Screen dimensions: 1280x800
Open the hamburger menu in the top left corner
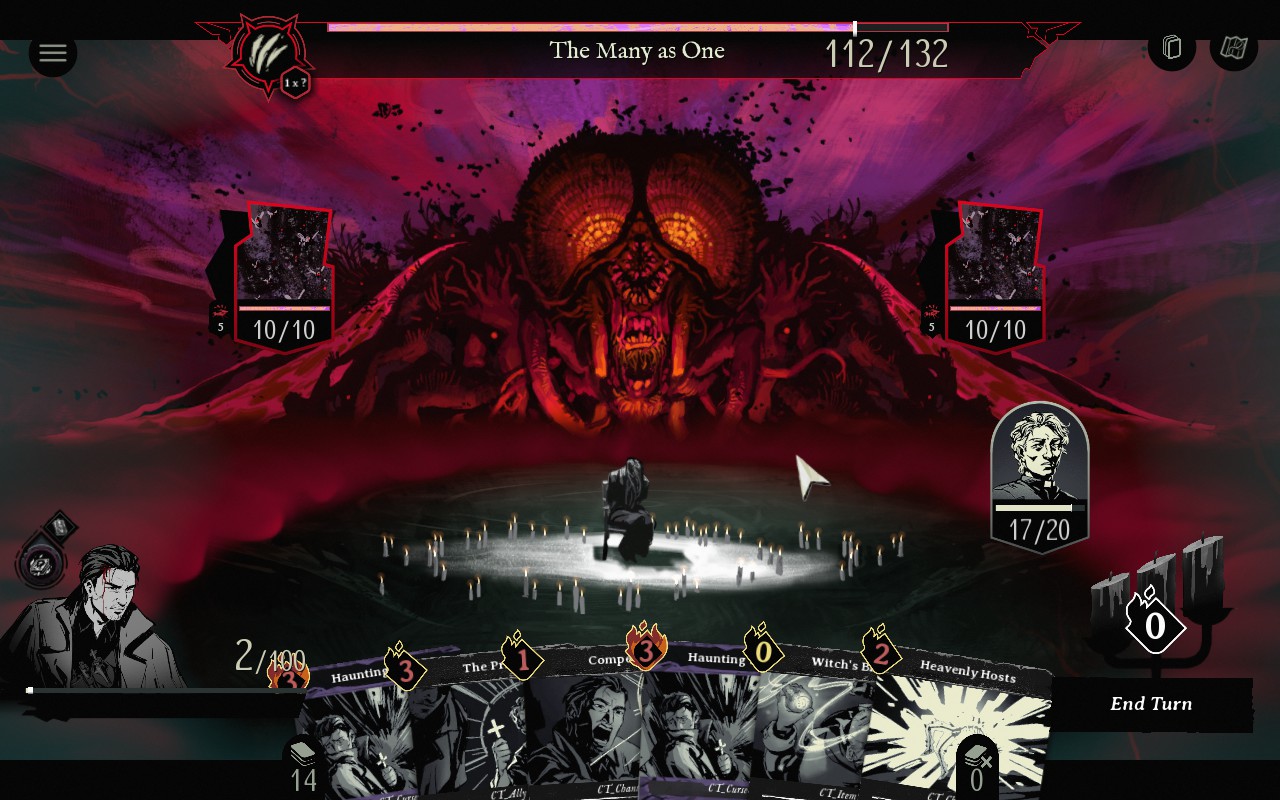point(53,53)
